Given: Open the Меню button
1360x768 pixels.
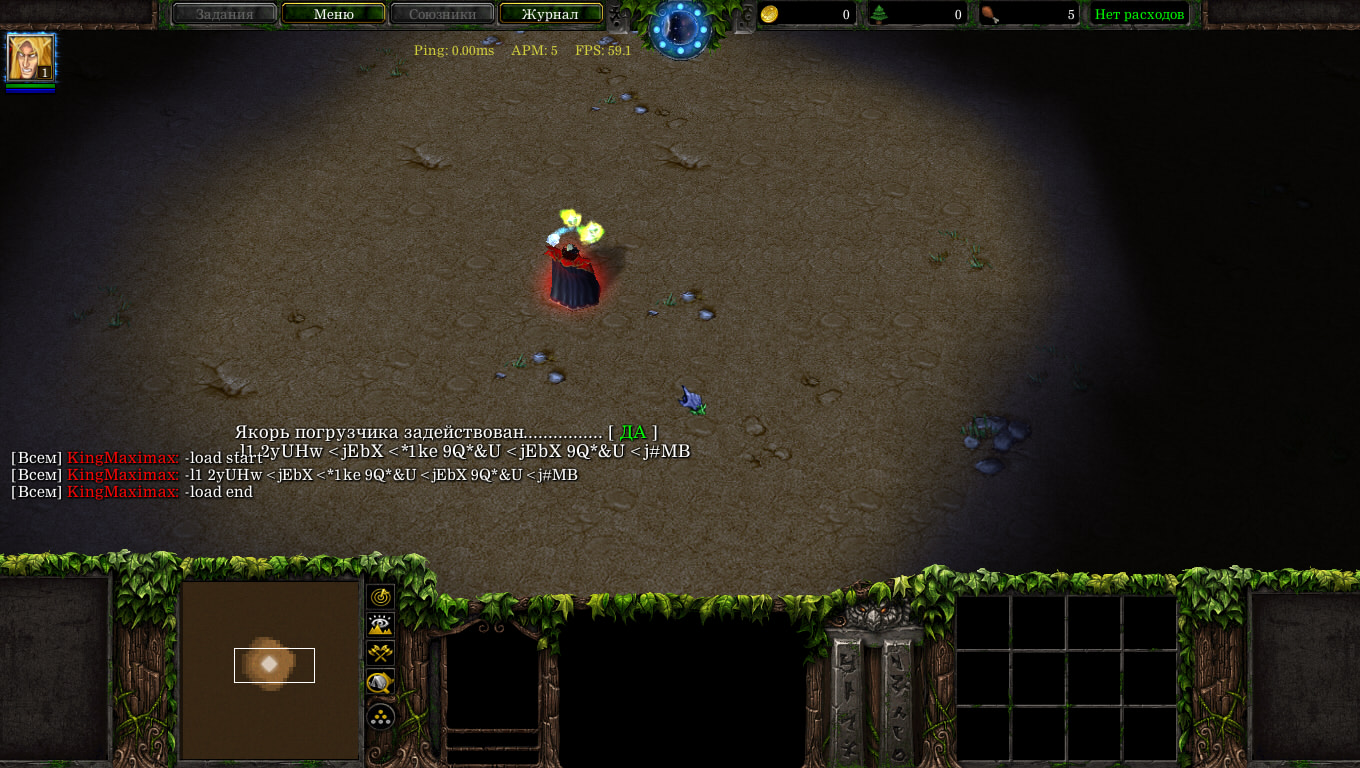Looking at the screenshot, I should [333, 14].
